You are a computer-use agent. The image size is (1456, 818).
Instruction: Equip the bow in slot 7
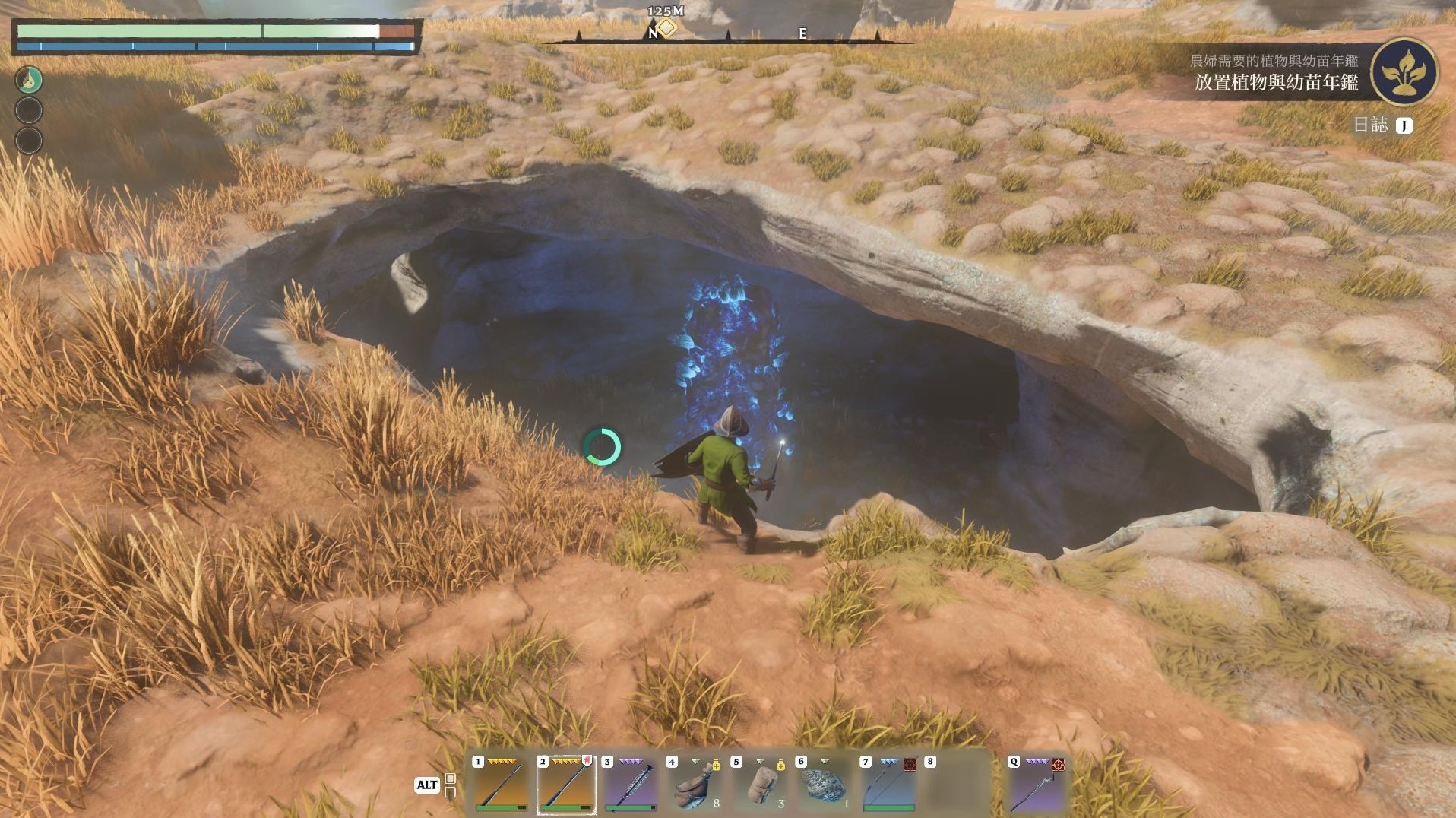click(888, 785)
